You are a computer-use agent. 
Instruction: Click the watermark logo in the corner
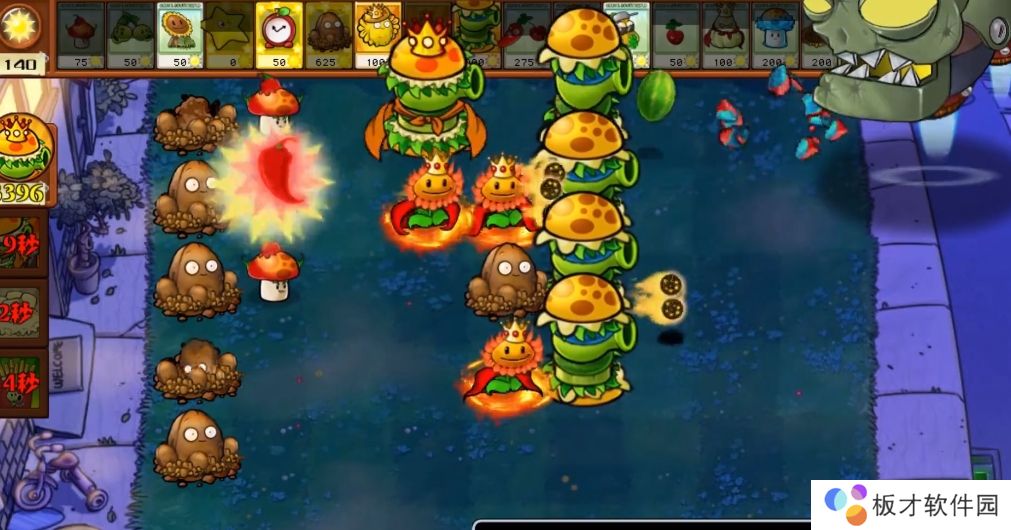click(x=910, y=504)
